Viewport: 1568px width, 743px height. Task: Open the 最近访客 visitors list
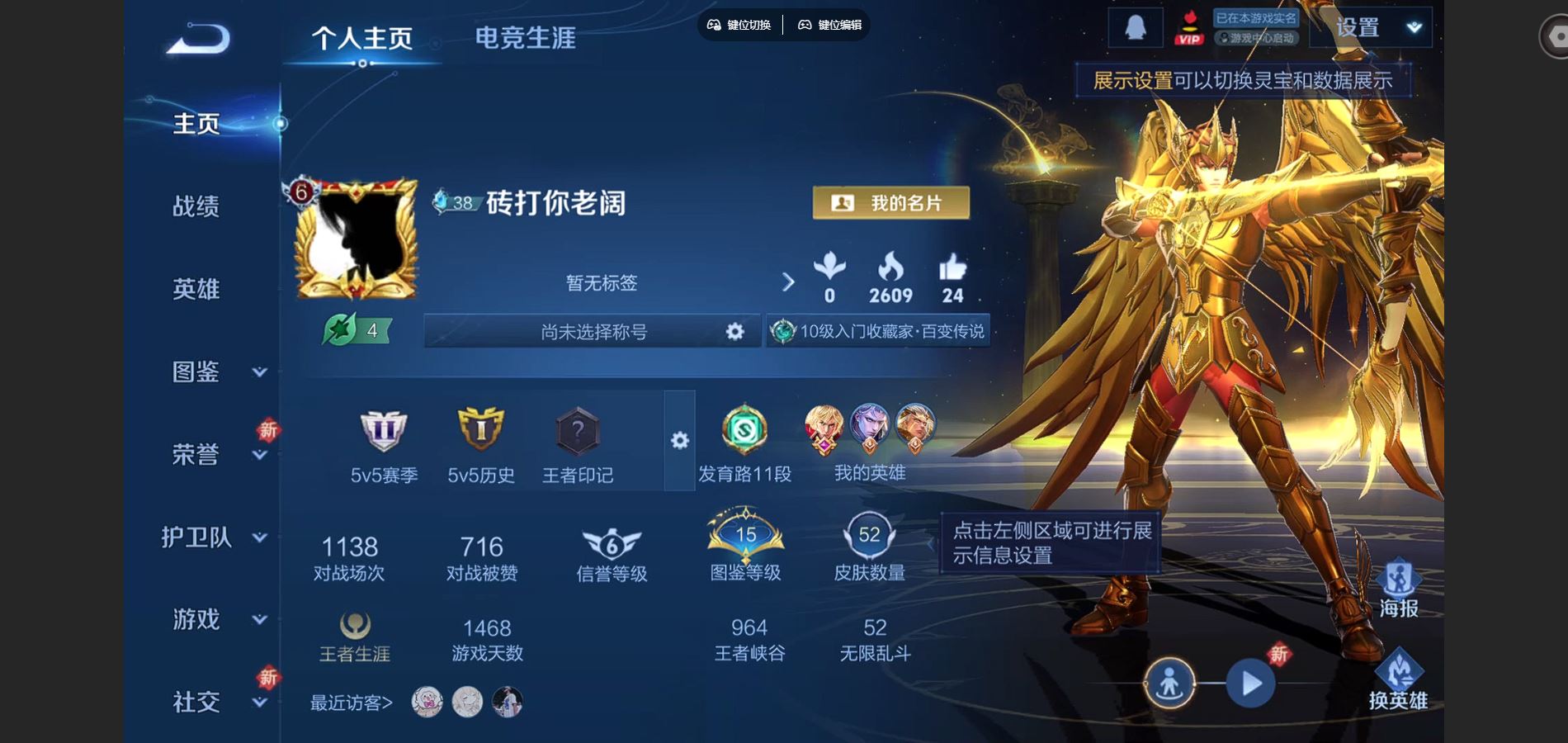click(351, 703)
